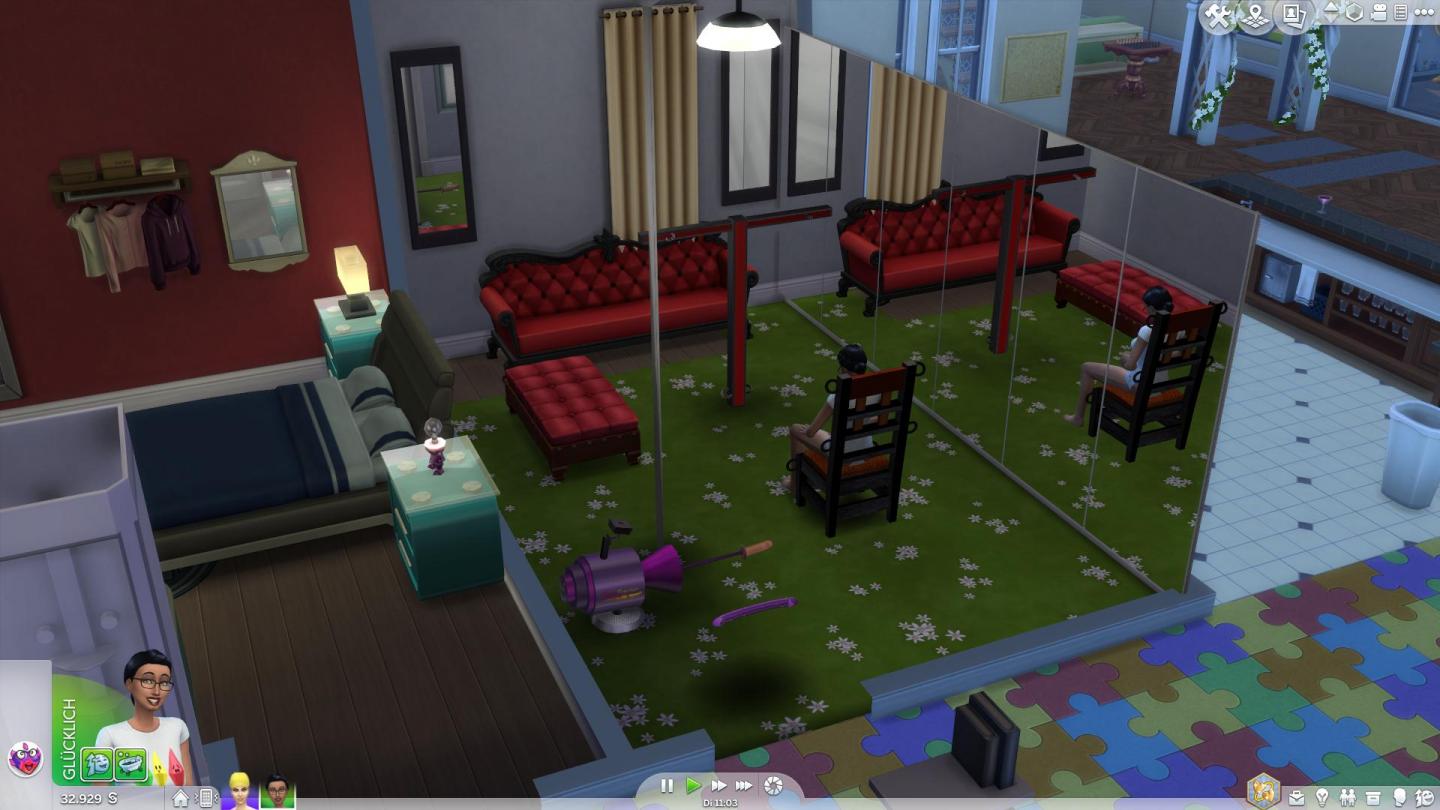
Task: Open camera controls with the video camera icon
Action: coord(1379,13)
